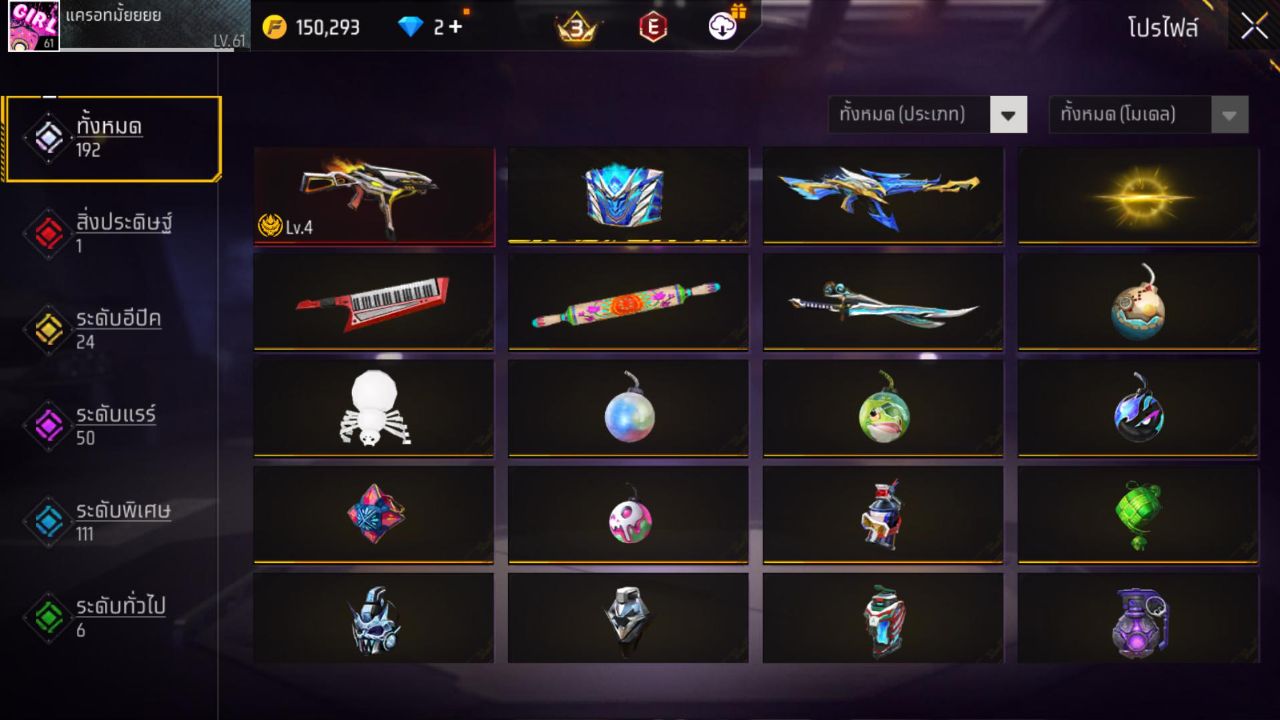This screenshot has height=720, width=1280.
Task: Select the red keytar item thumbnail
Action: point(374,301)
